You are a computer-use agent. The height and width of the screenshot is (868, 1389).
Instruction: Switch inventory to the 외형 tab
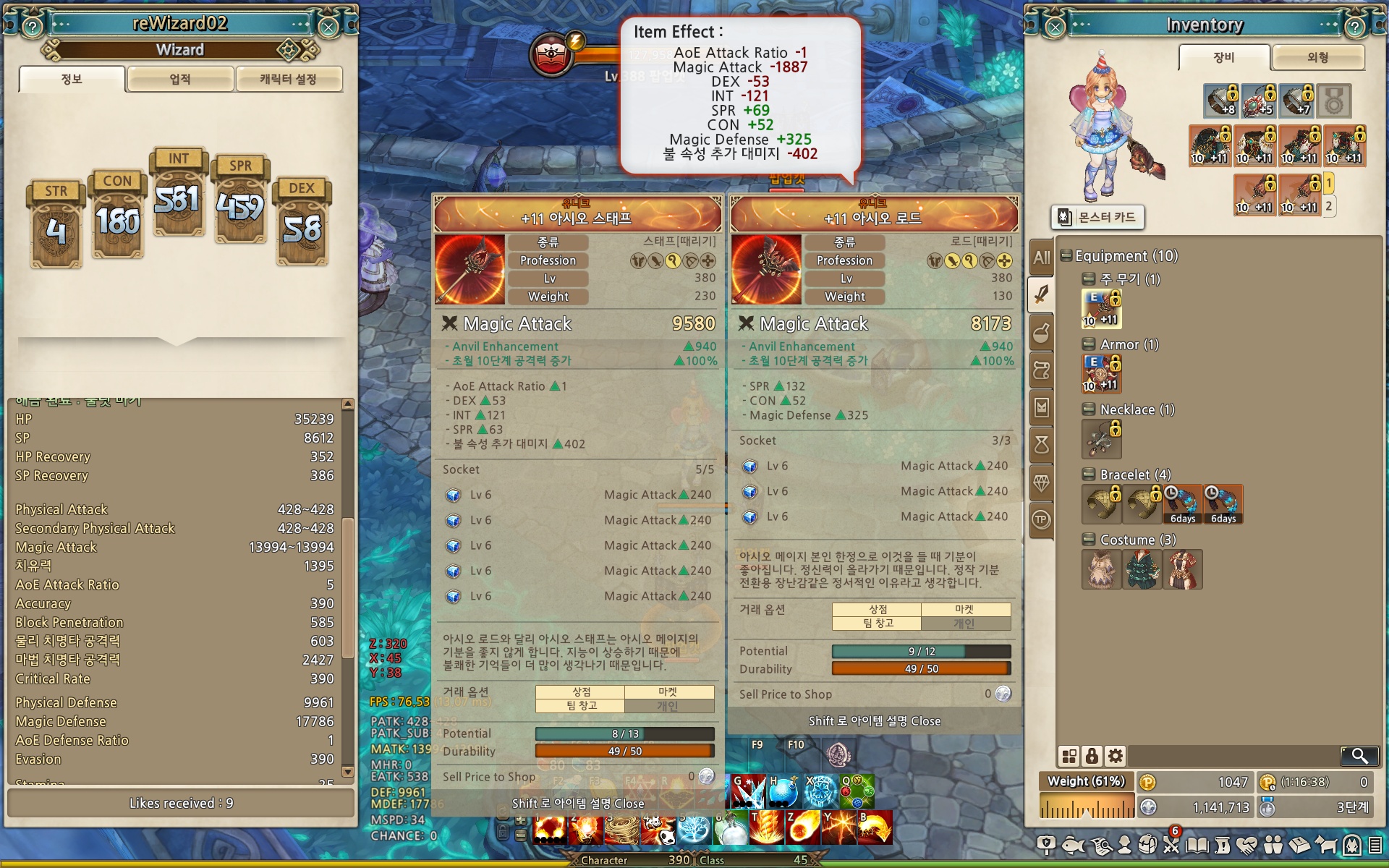click(1317, 57)
